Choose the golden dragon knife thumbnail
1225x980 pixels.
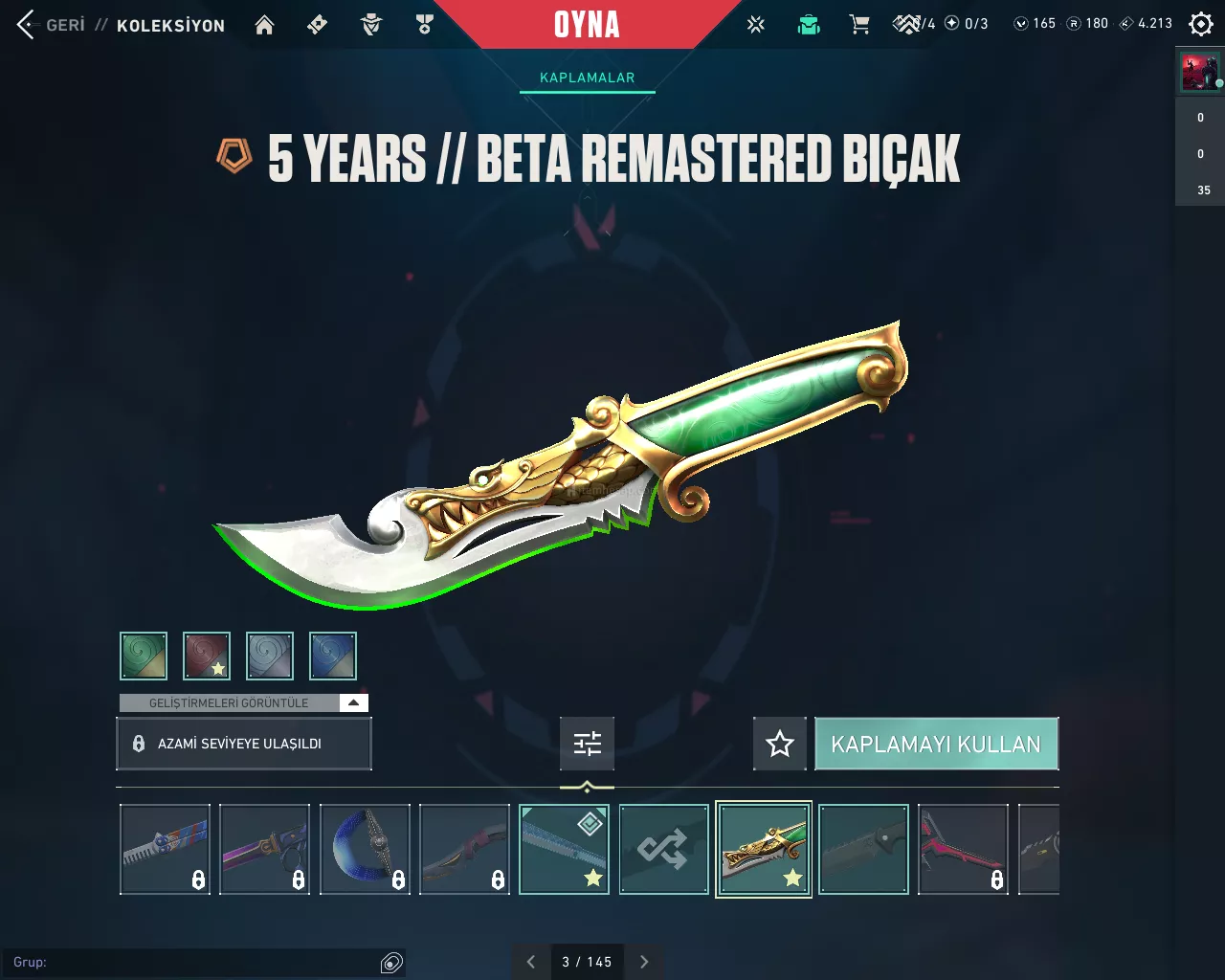pos(764,849)
